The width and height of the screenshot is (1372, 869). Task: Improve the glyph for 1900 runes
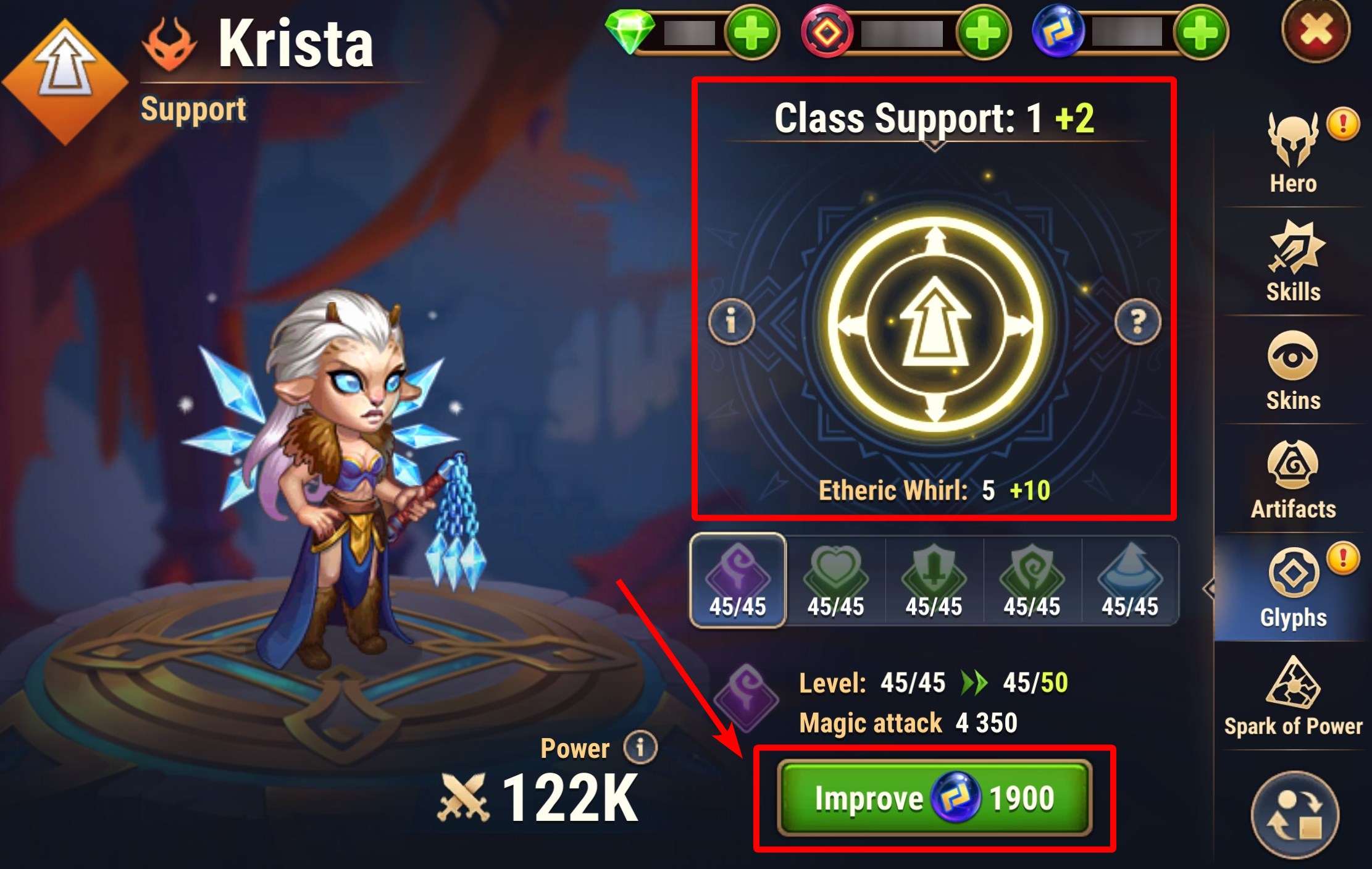(x=934, y=798)
